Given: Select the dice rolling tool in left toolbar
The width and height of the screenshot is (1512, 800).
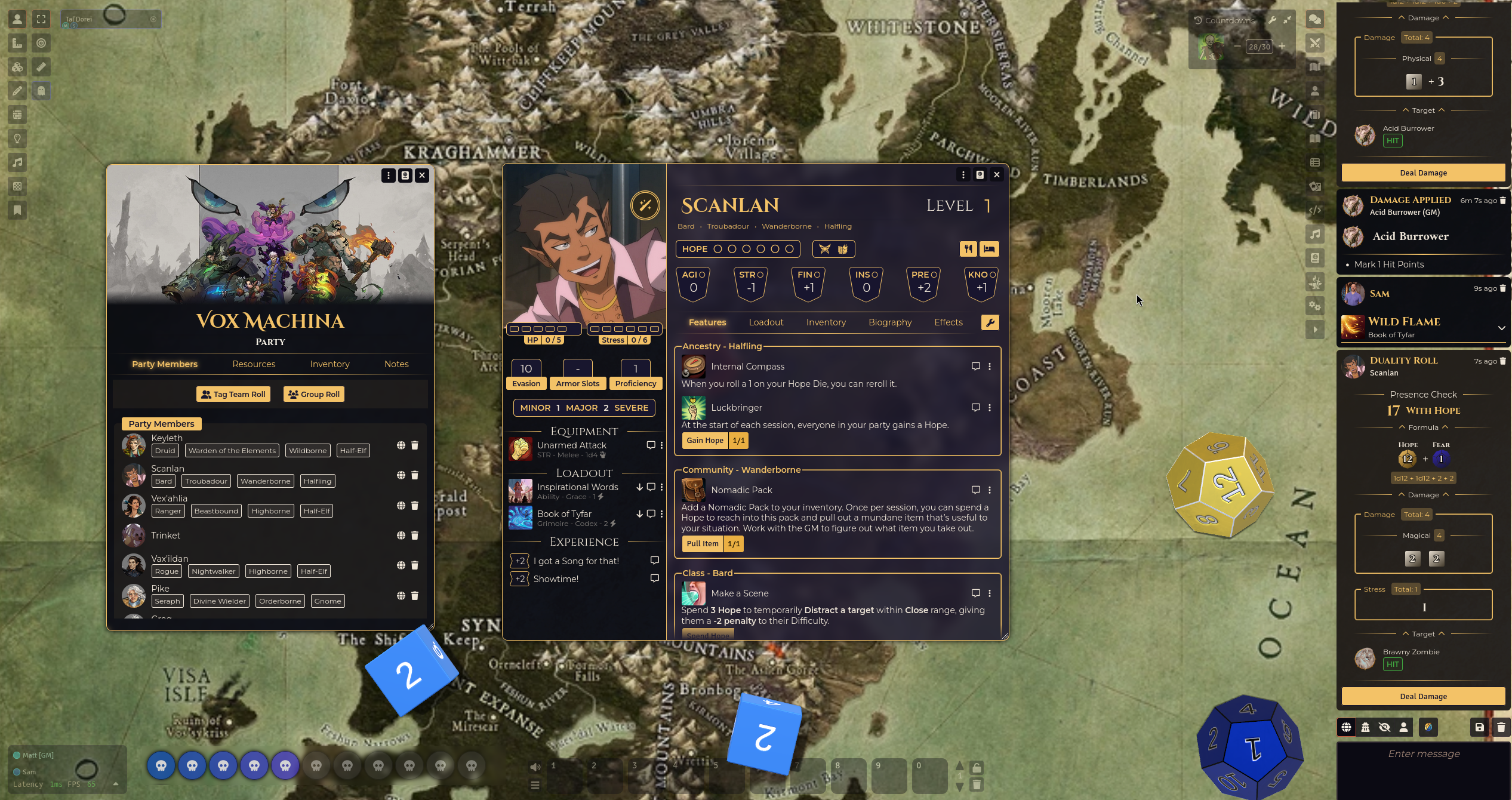Looking at the screenshot, I should point(17,66).
